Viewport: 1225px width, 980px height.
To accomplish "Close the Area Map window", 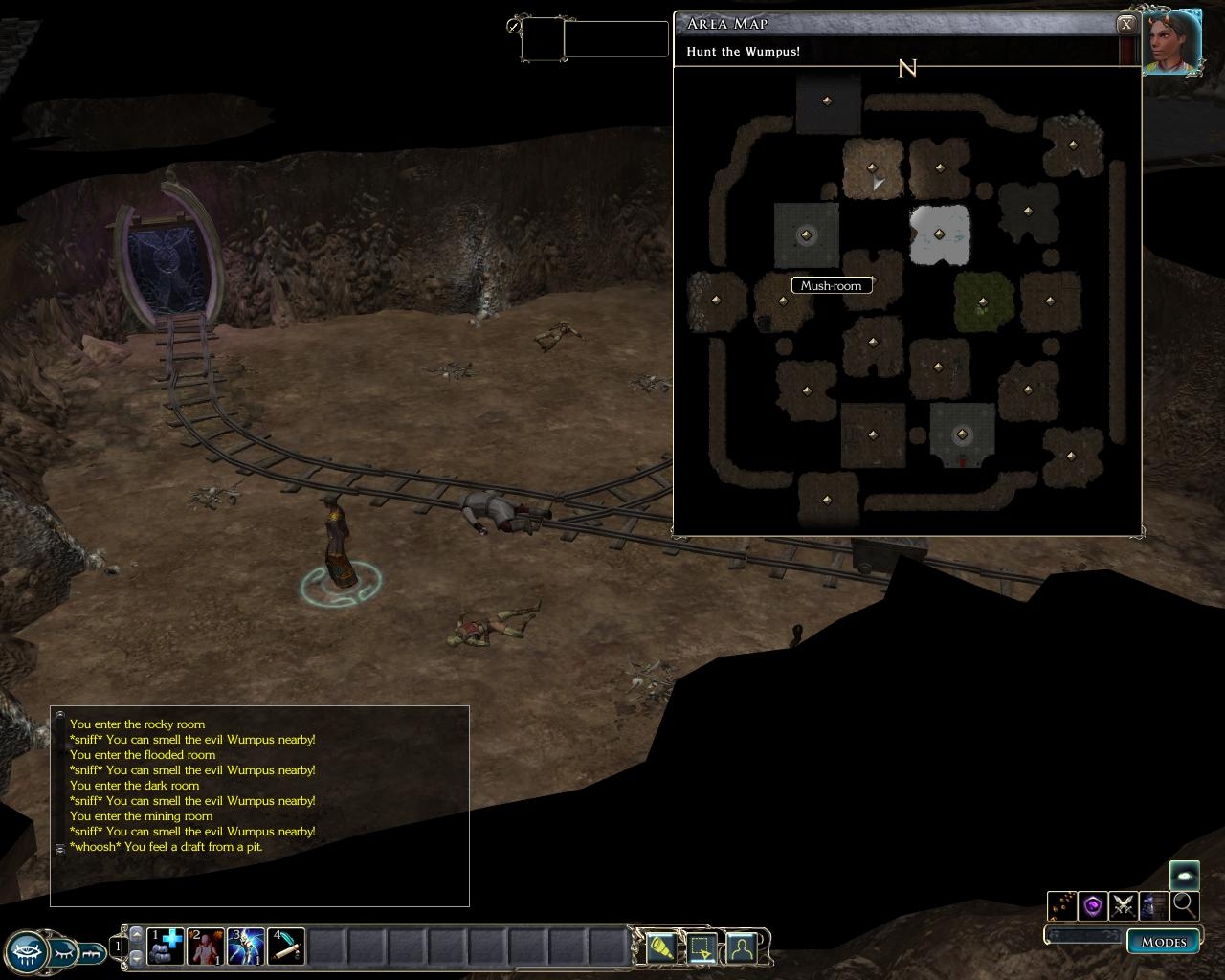I will click(x=1126, y=25).
